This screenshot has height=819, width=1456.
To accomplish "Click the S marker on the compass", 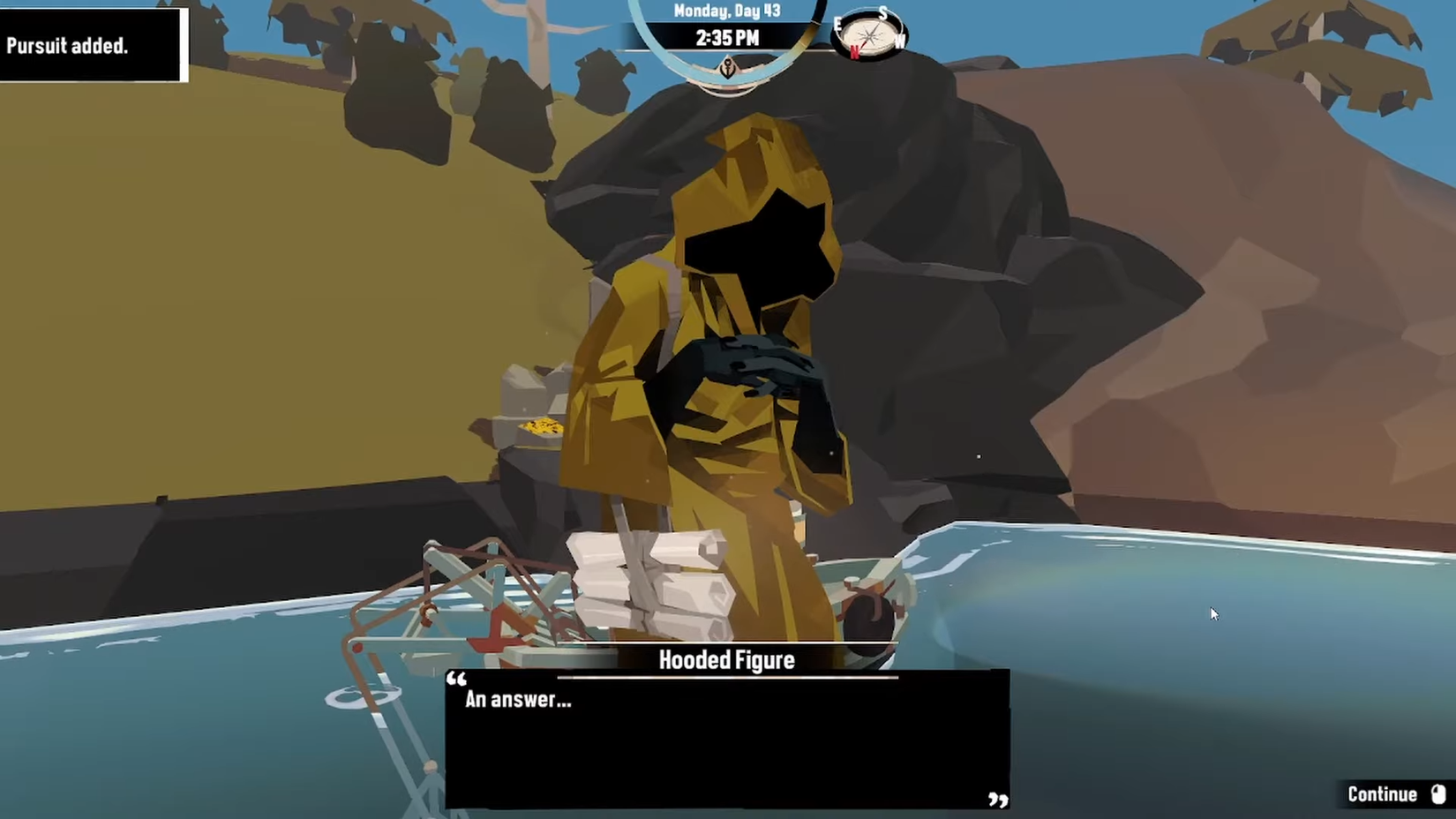I will tap(883, 12).
